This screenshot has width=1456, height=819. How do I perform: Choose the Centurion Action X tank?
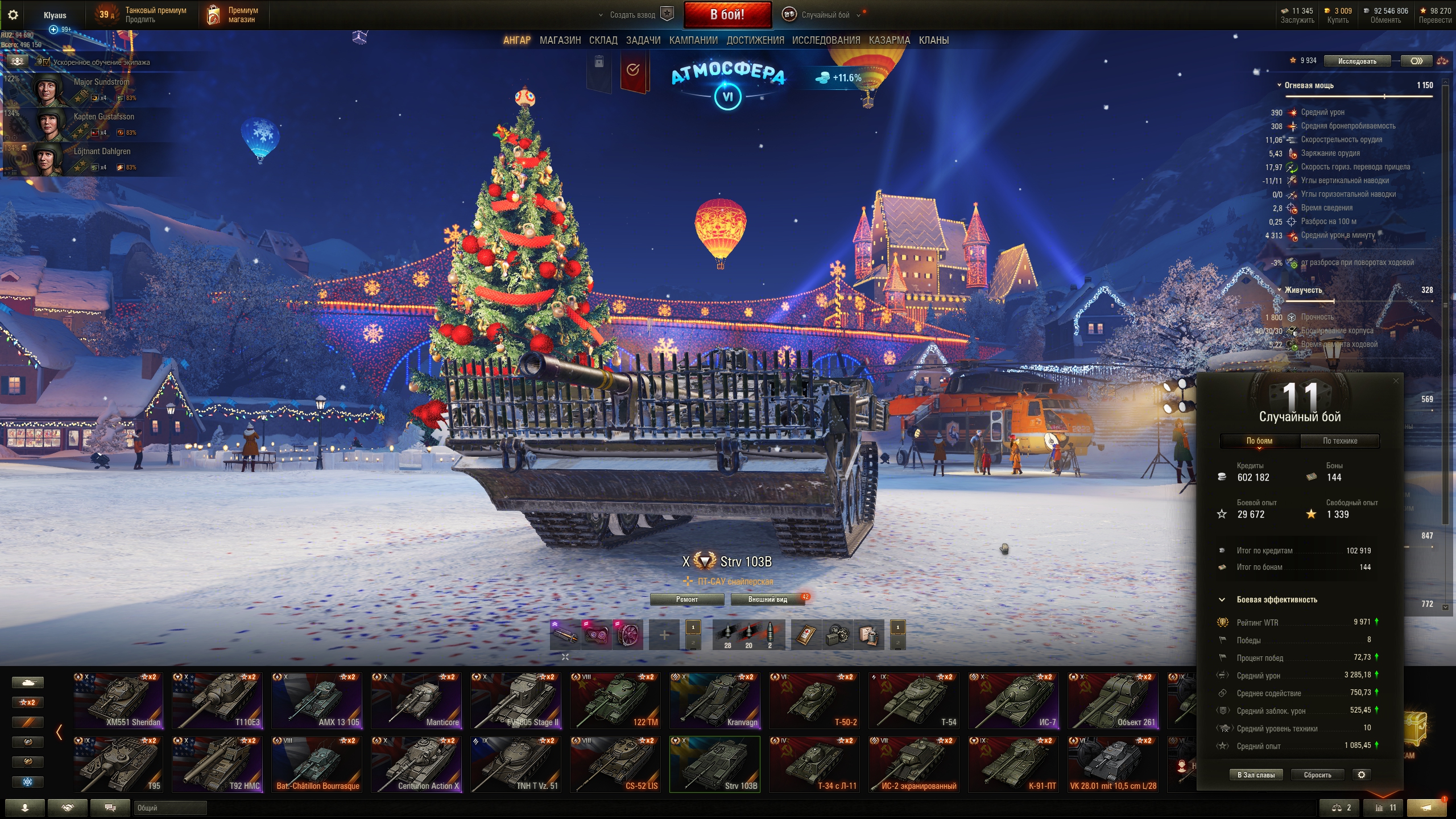click(416, 764)
